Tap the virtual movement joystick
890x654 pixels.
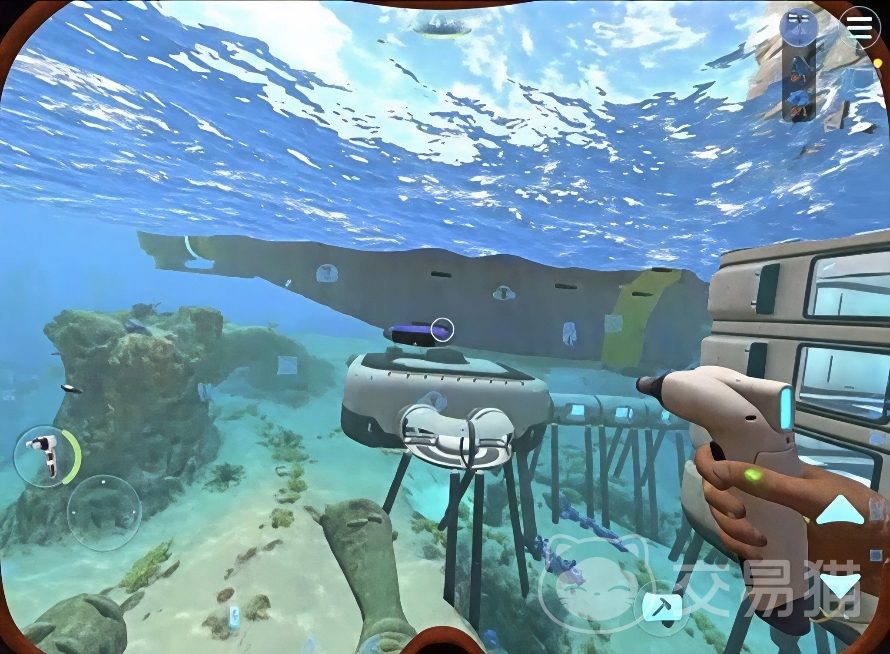104,512
